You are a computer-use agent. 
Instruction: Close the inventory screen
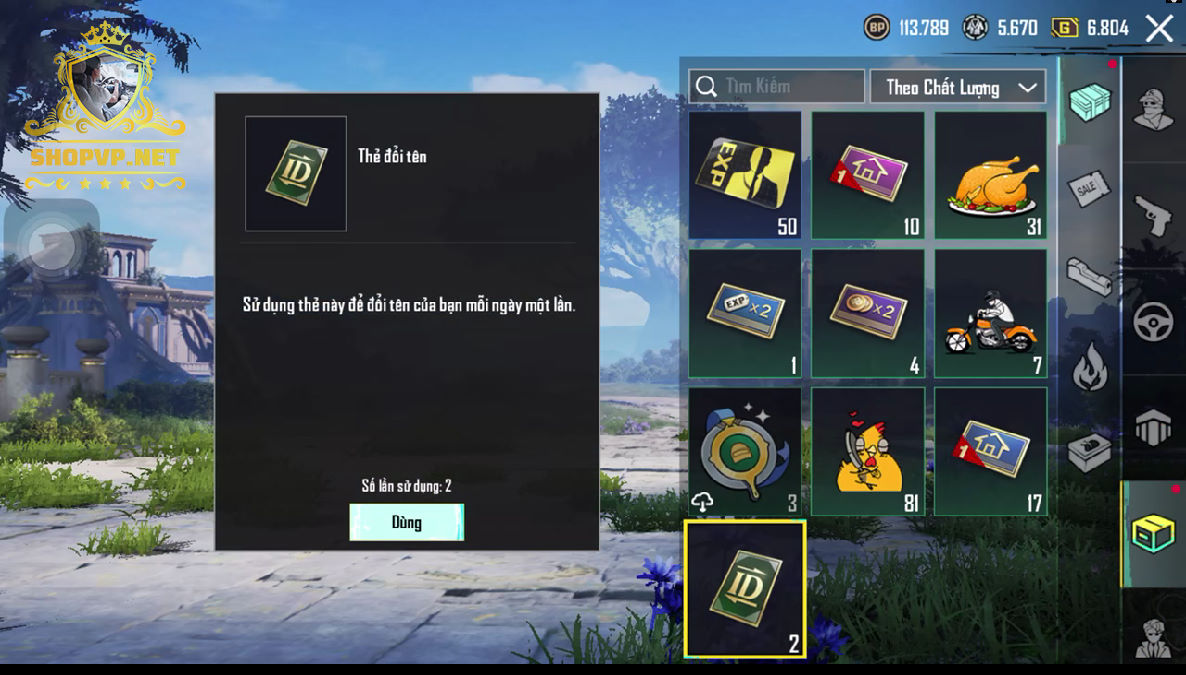pos(1159,28)
